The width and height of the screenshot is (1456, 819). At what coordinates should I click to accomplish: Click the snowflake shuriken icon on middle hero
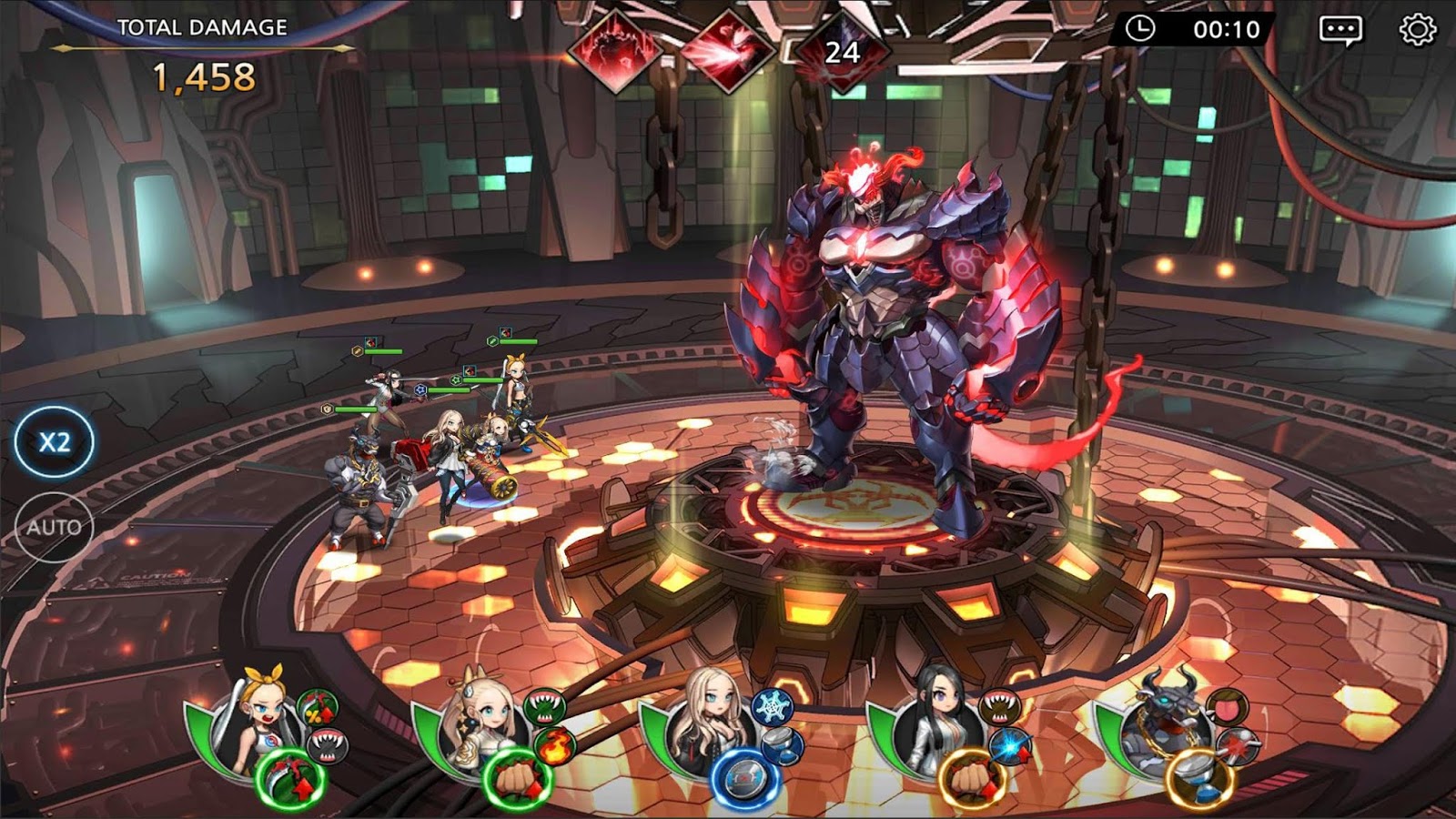pos(772,707)
